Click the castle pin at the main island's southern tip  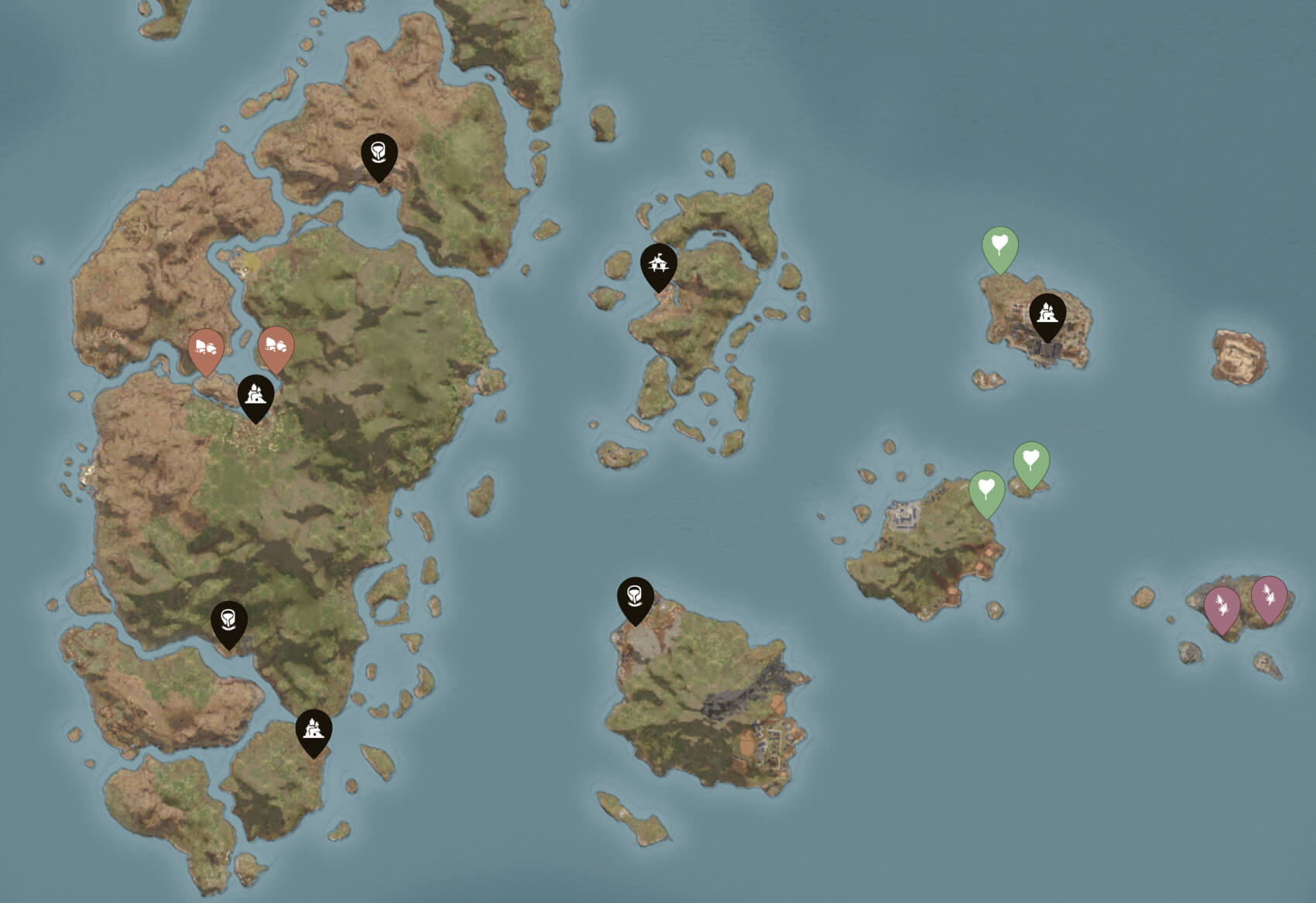pos(313,727)
